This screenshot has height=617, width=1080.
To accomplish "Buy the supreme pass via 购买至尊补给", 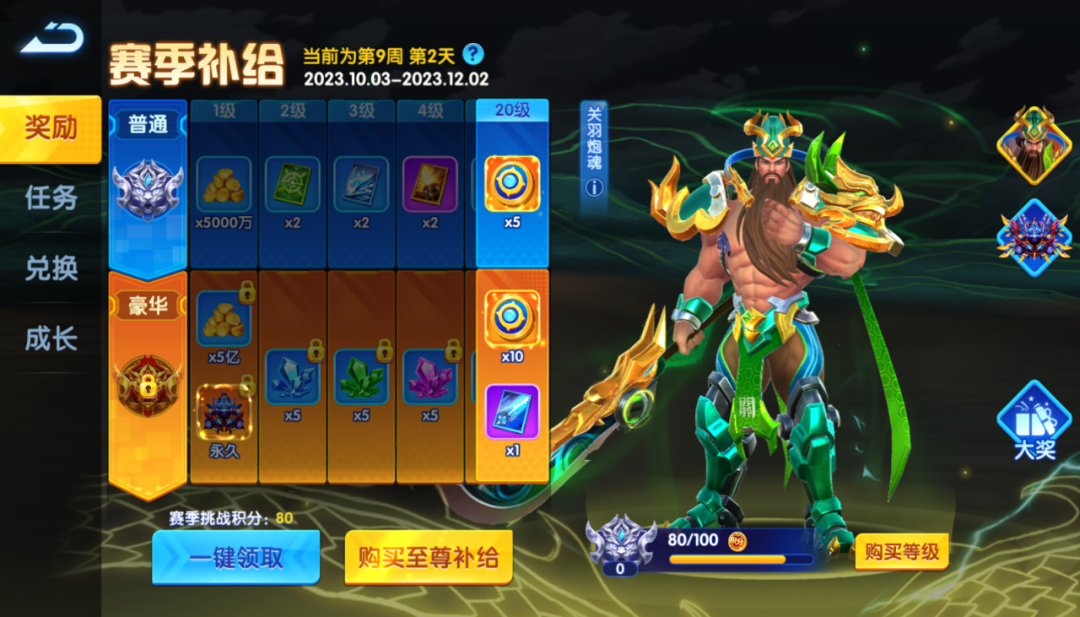I will click(x=428, y=557).
